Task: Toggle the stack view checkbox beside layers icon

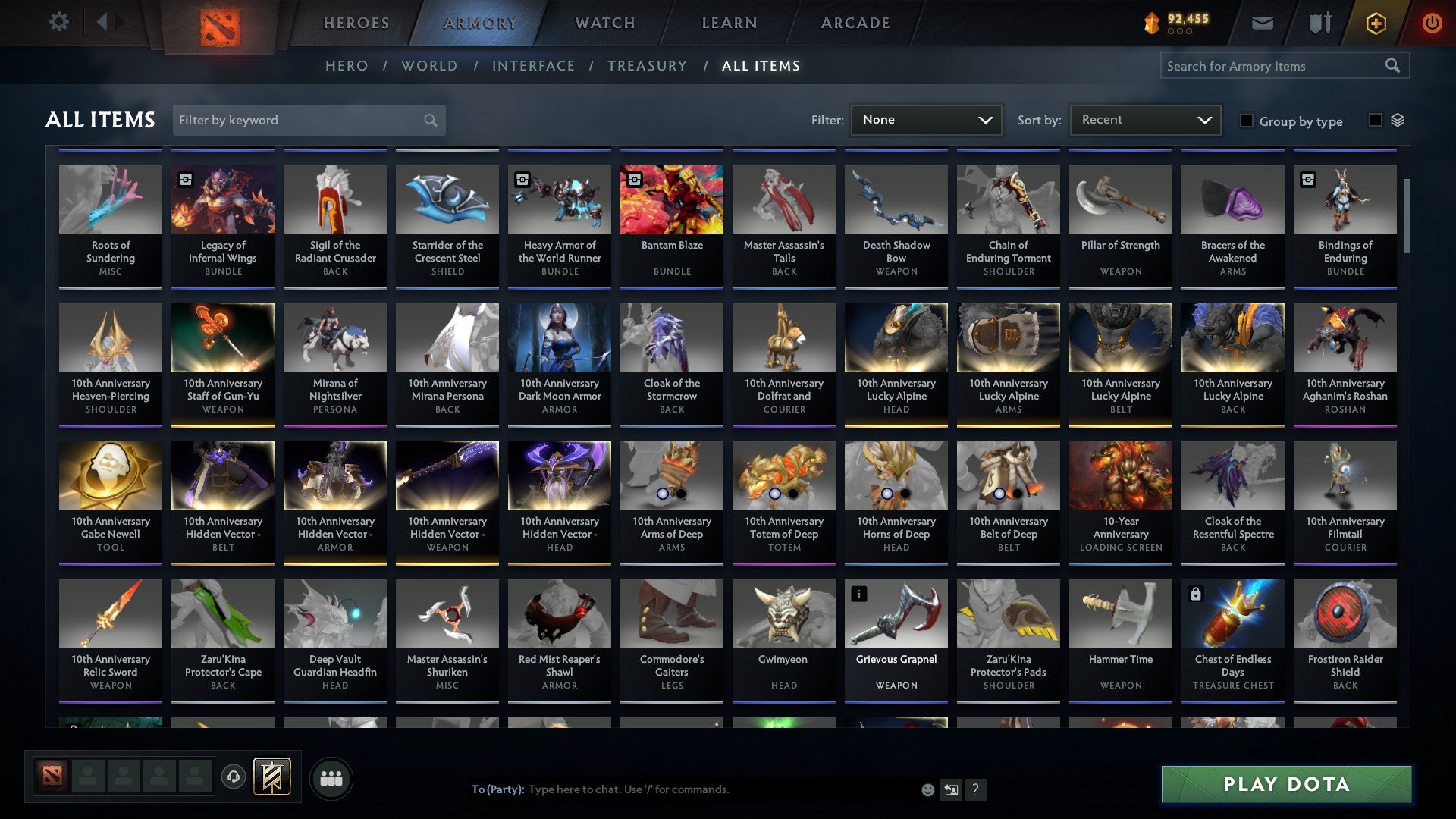Action: tap(1374, 121)
